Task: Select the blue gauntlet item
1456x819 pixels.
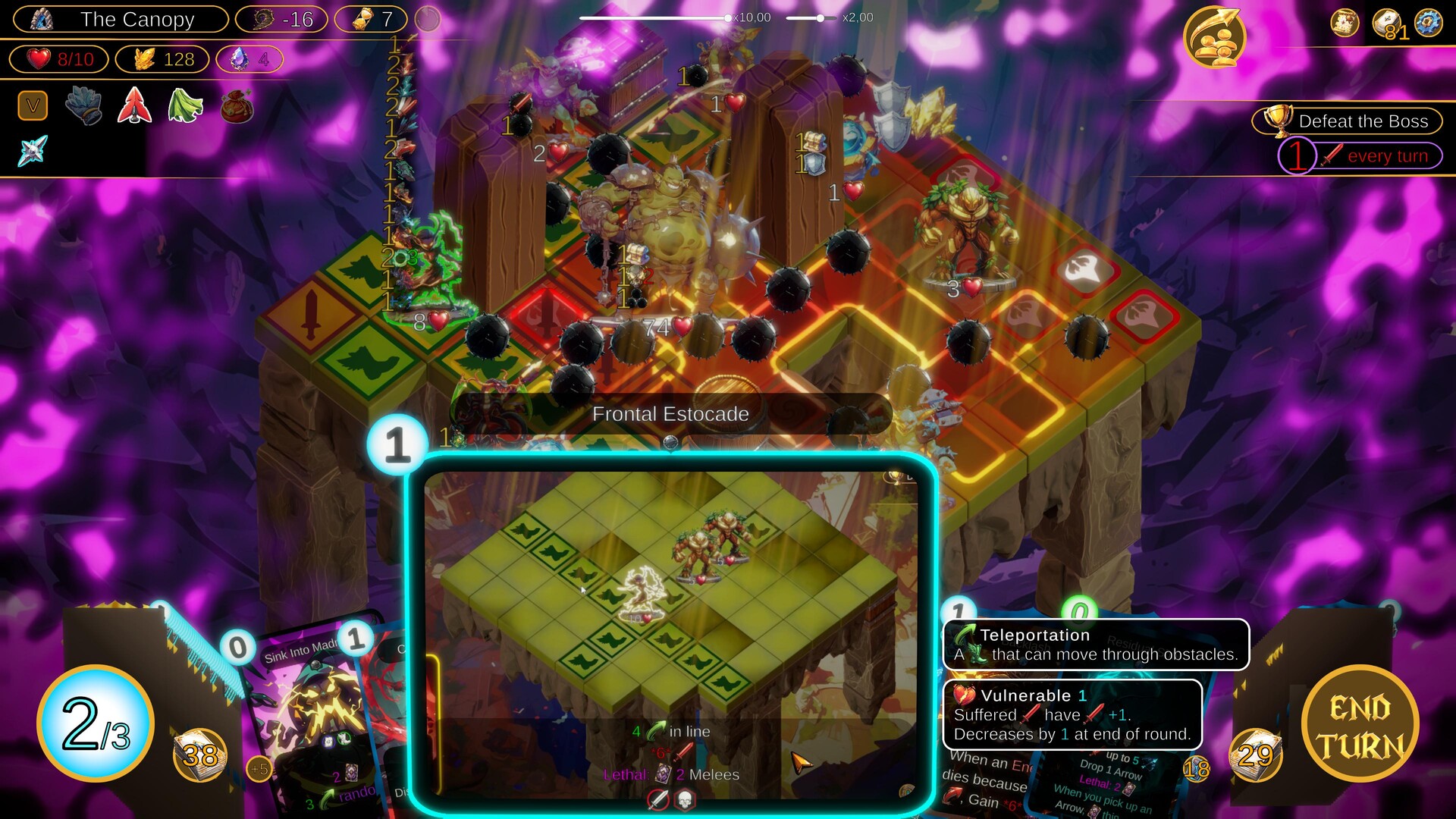Action: pyautogui.click(x=83, y=106)
